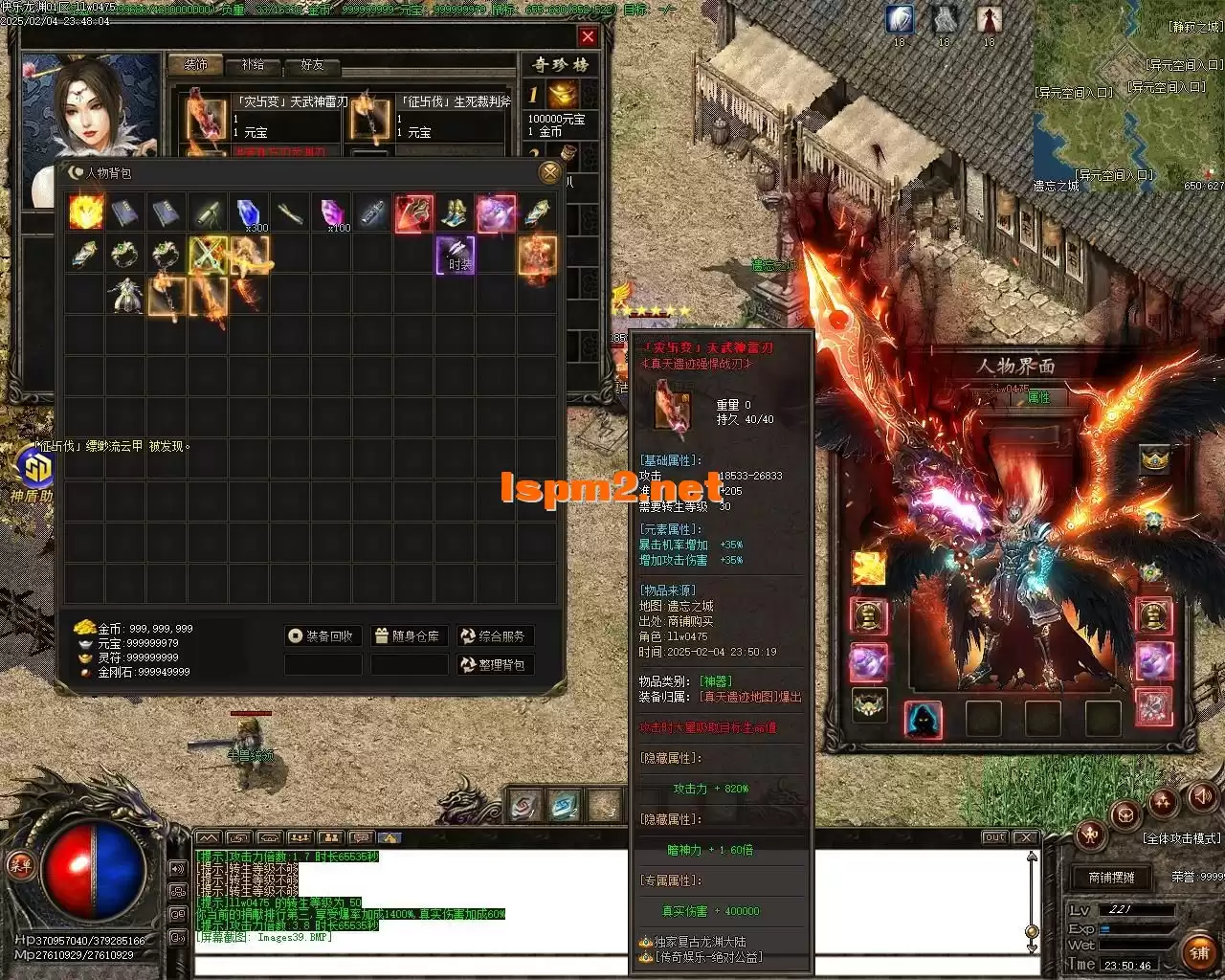Viewport: 1225px width, 980px height.
Task: Sort the bag with 整理背包
Action: point(494,665)
